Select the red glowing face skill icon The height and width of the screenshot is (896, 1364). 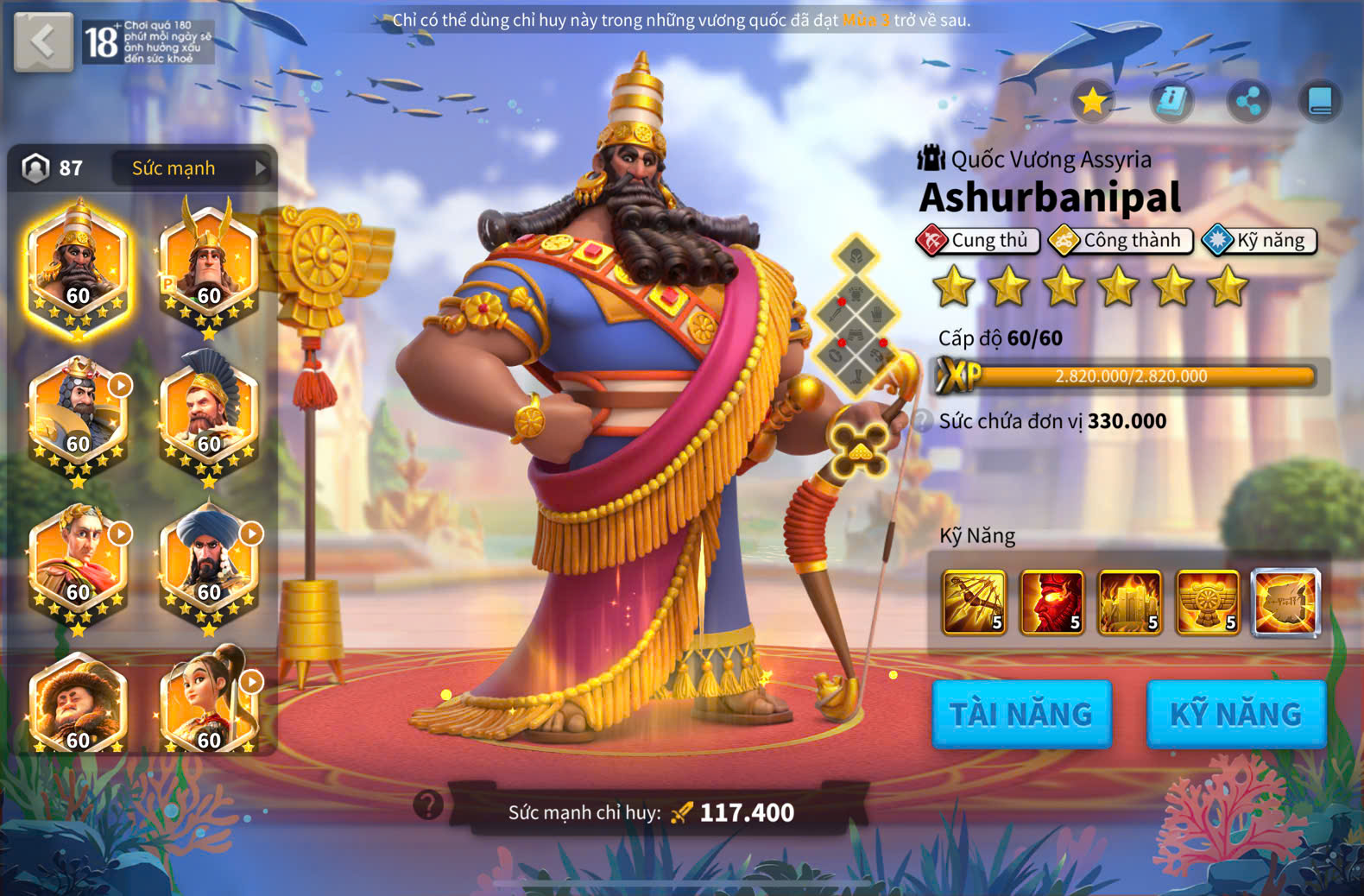click(1051, 602)
